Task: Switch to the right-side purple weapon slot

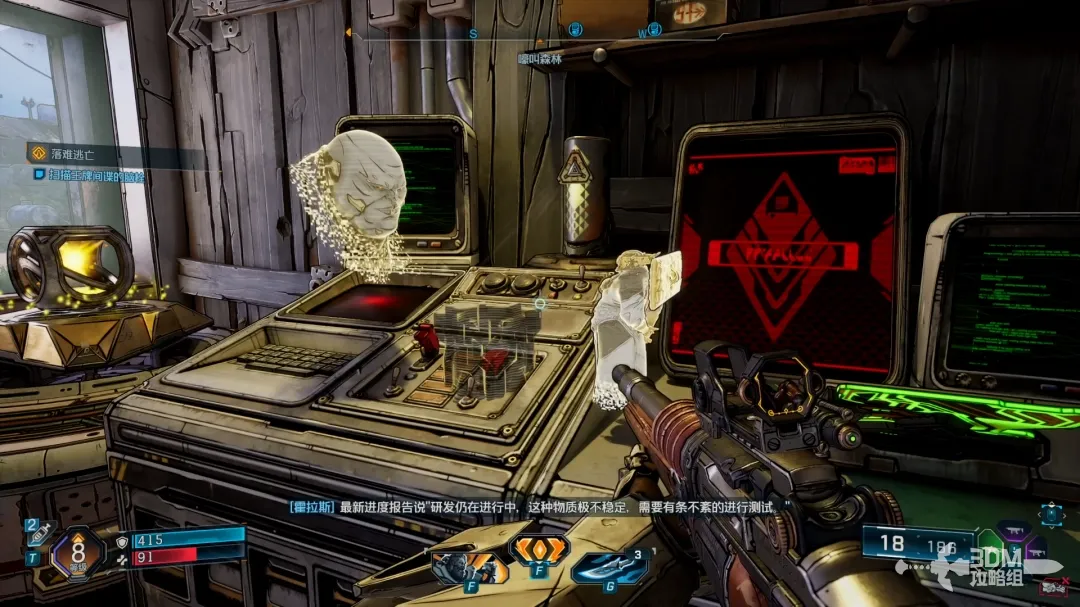Action: [1036, 551]
